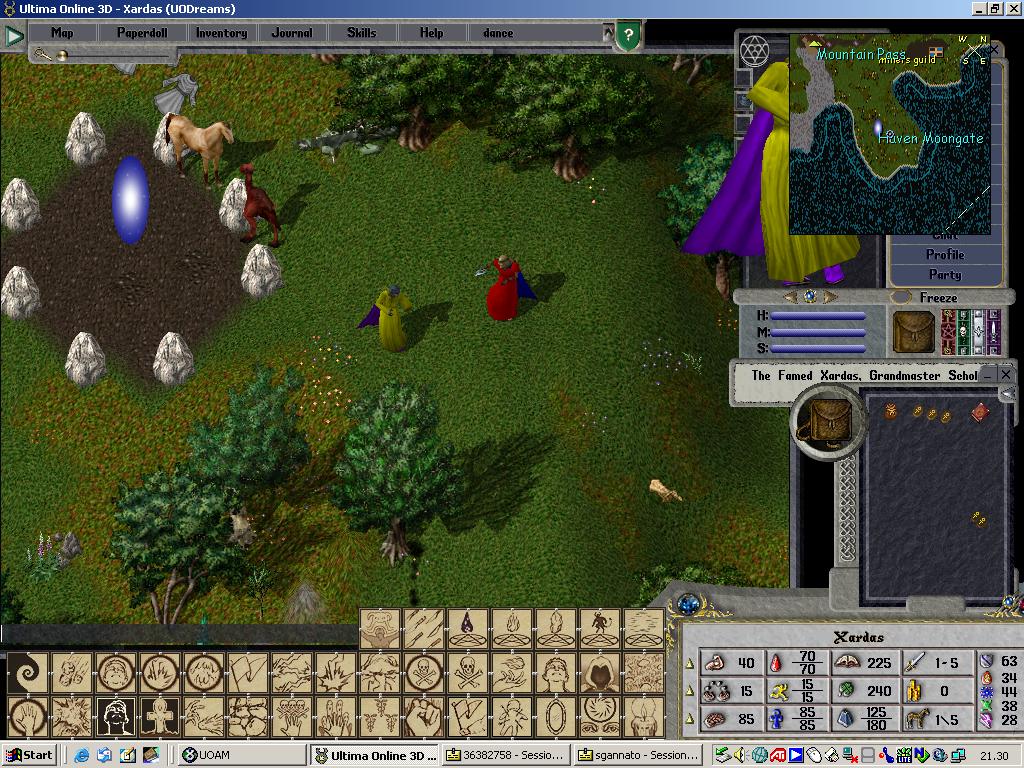The image size is (1024, 768).
Task: Open the Journal menu entry
Action: (292, 33)
